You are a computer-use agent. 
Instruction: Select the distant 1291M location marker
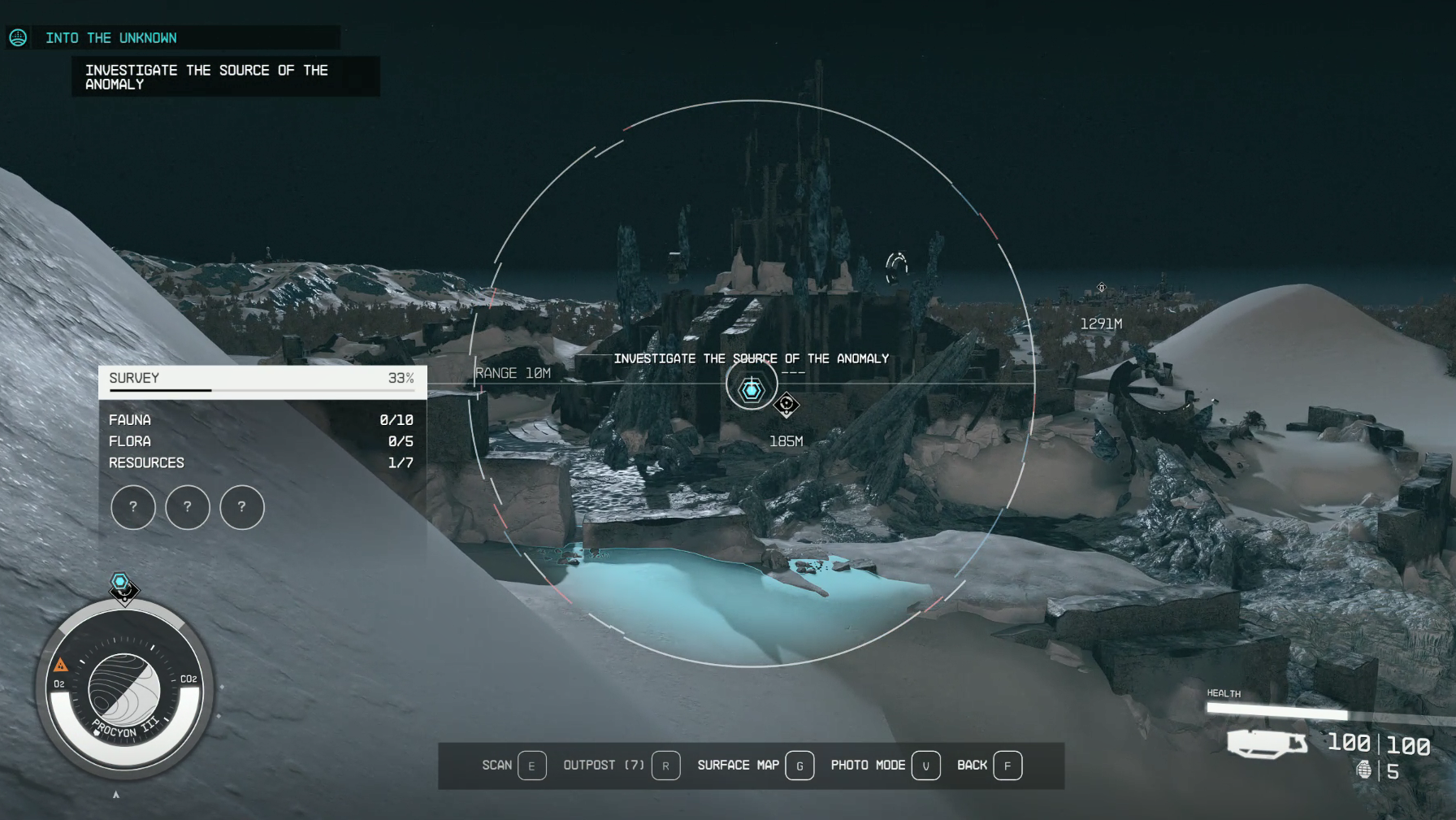tap(1102, 288)
